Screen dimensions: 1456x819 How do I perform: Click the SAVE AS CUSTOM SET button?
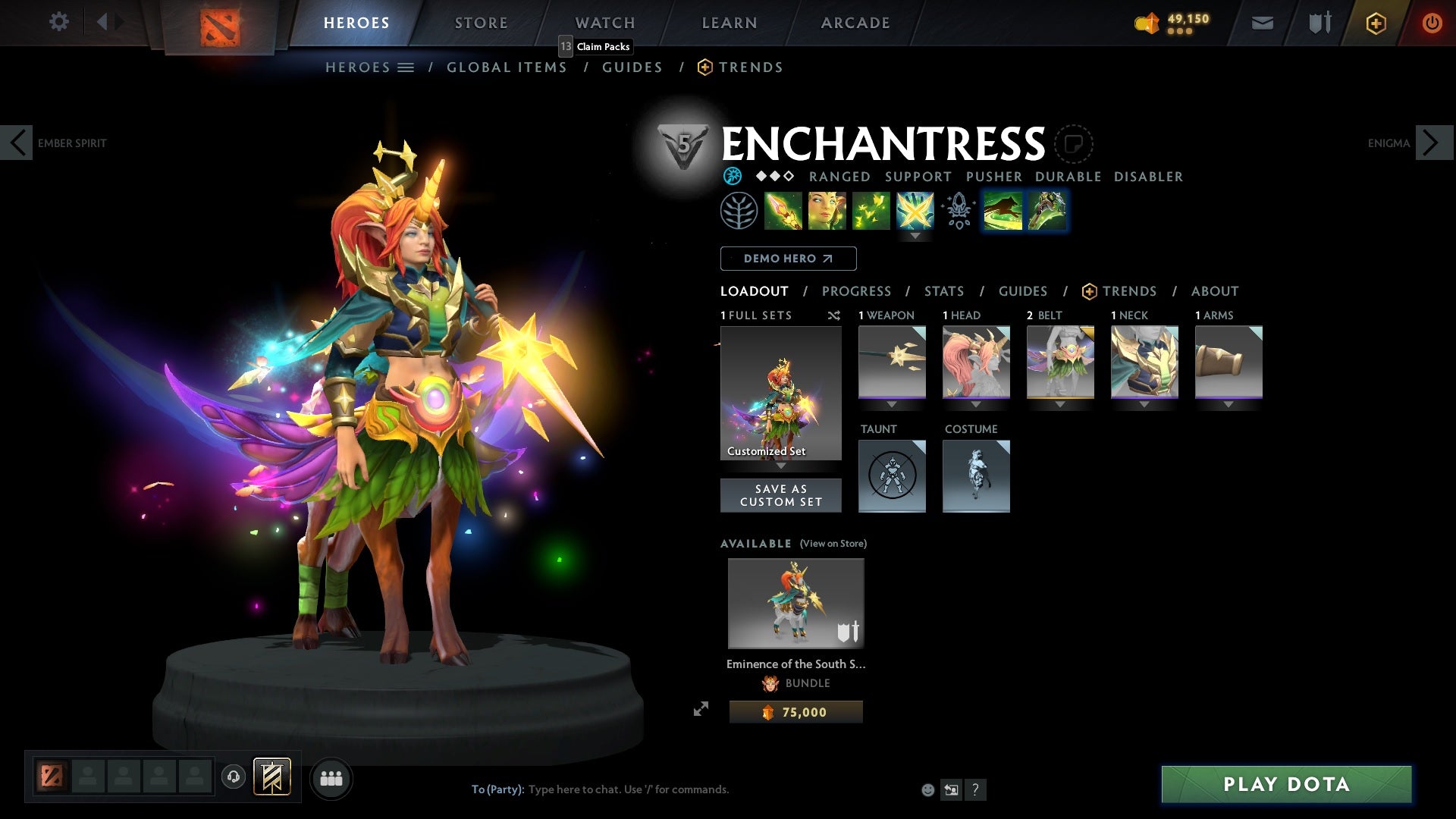[781, 495]
